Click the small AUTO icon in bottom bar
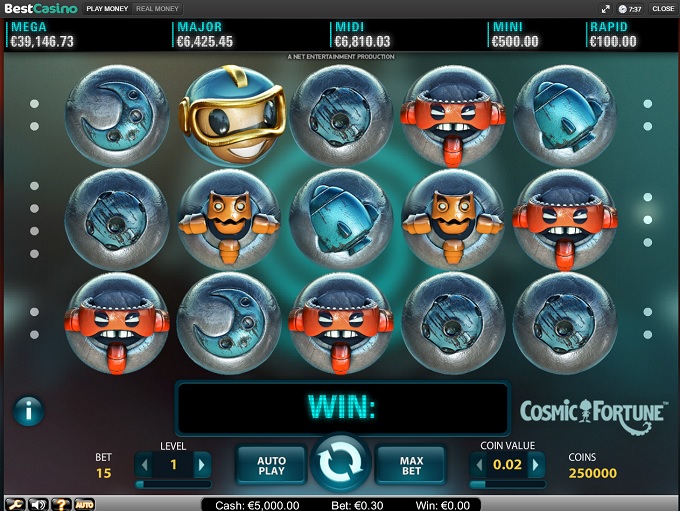 click(x=85, y=503)
